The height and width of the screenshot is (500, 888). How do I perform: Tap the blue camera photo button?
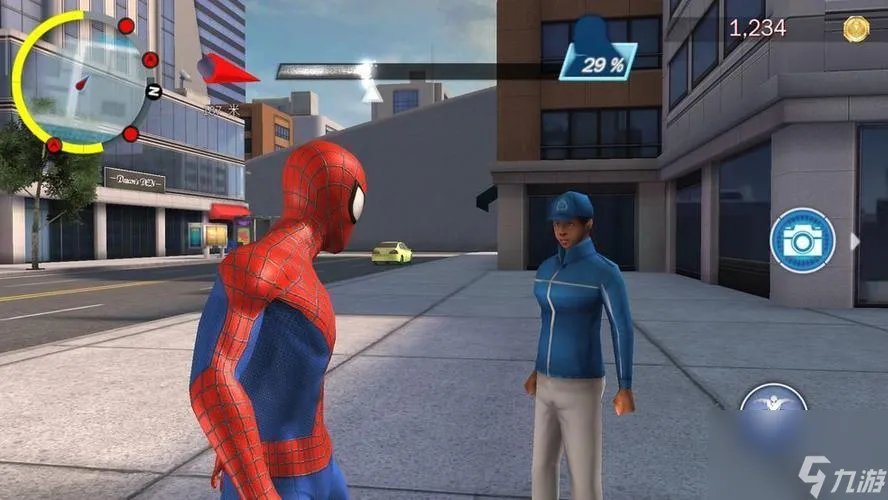(x=802, y=240)
